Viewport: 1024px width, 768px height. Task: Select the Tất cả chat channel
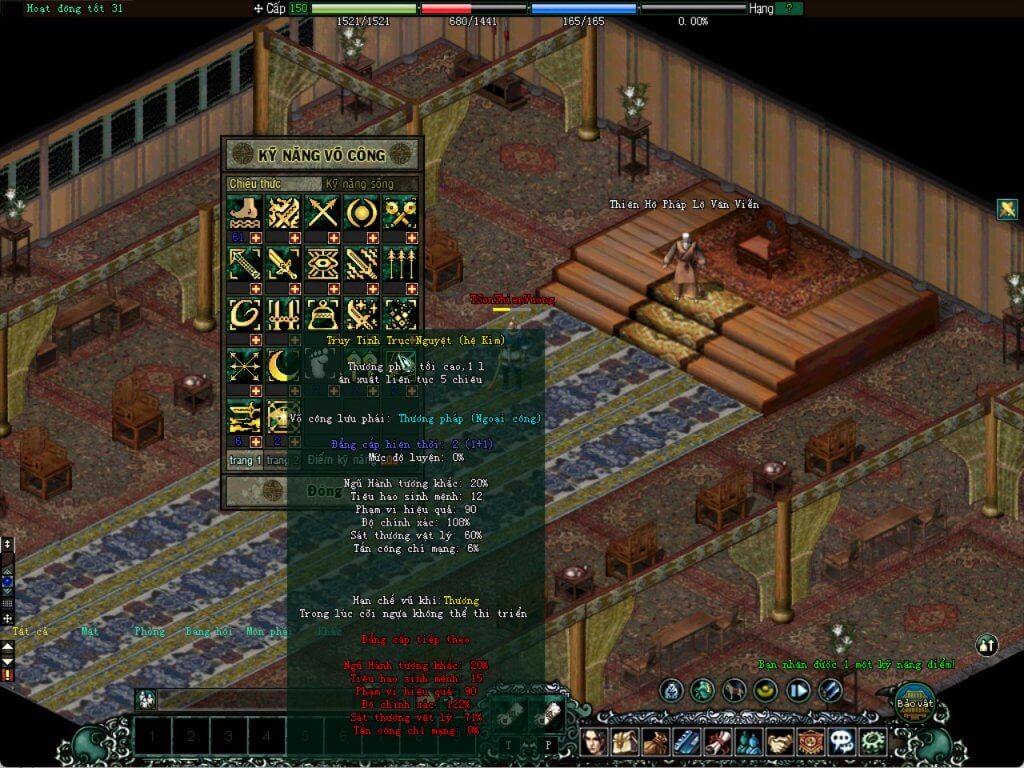pyautogui.click(x=30, y=631)
